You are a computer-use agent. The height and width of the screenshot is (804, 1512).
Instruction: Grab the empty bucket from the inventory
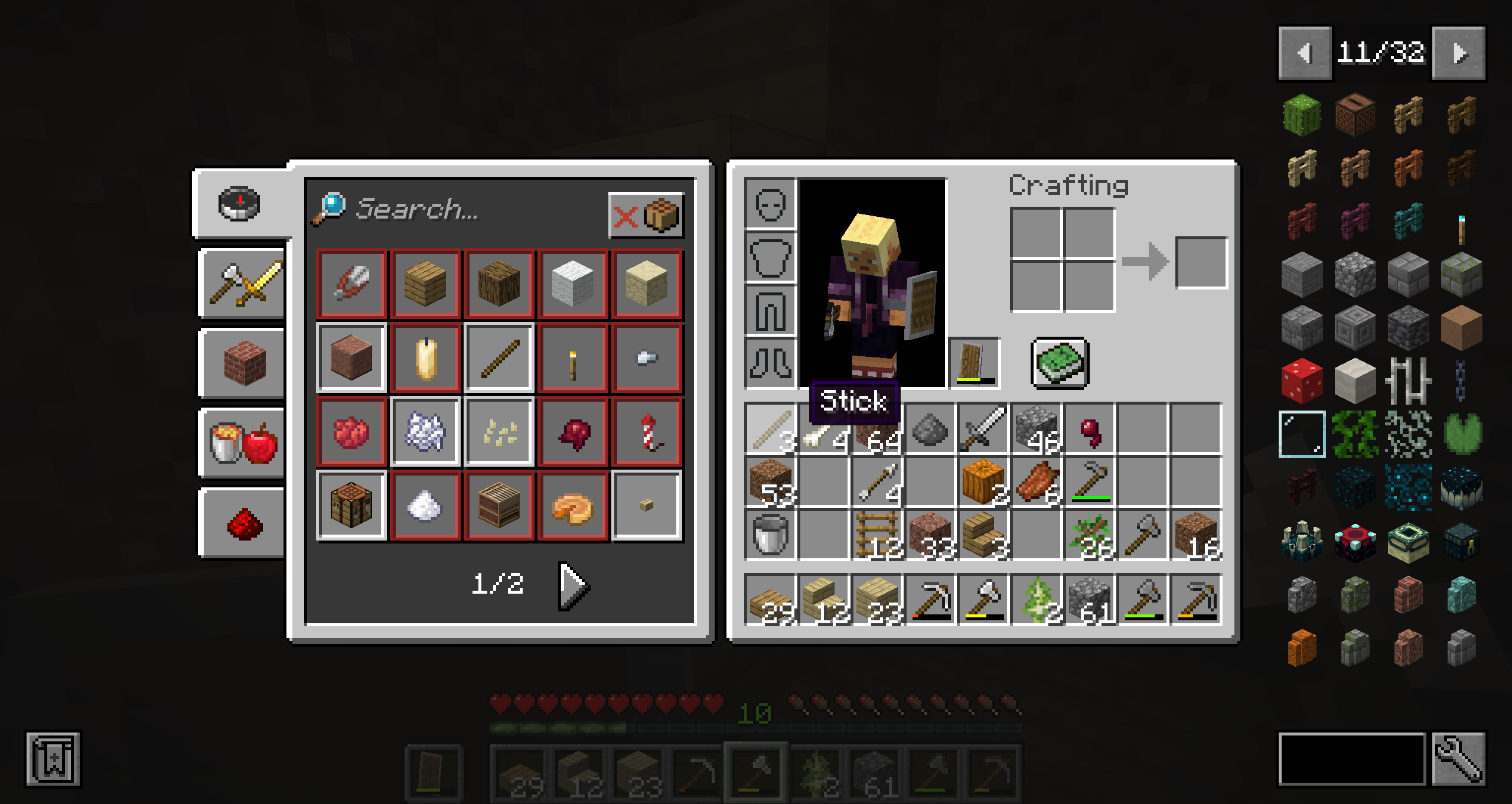coord(770,535)
